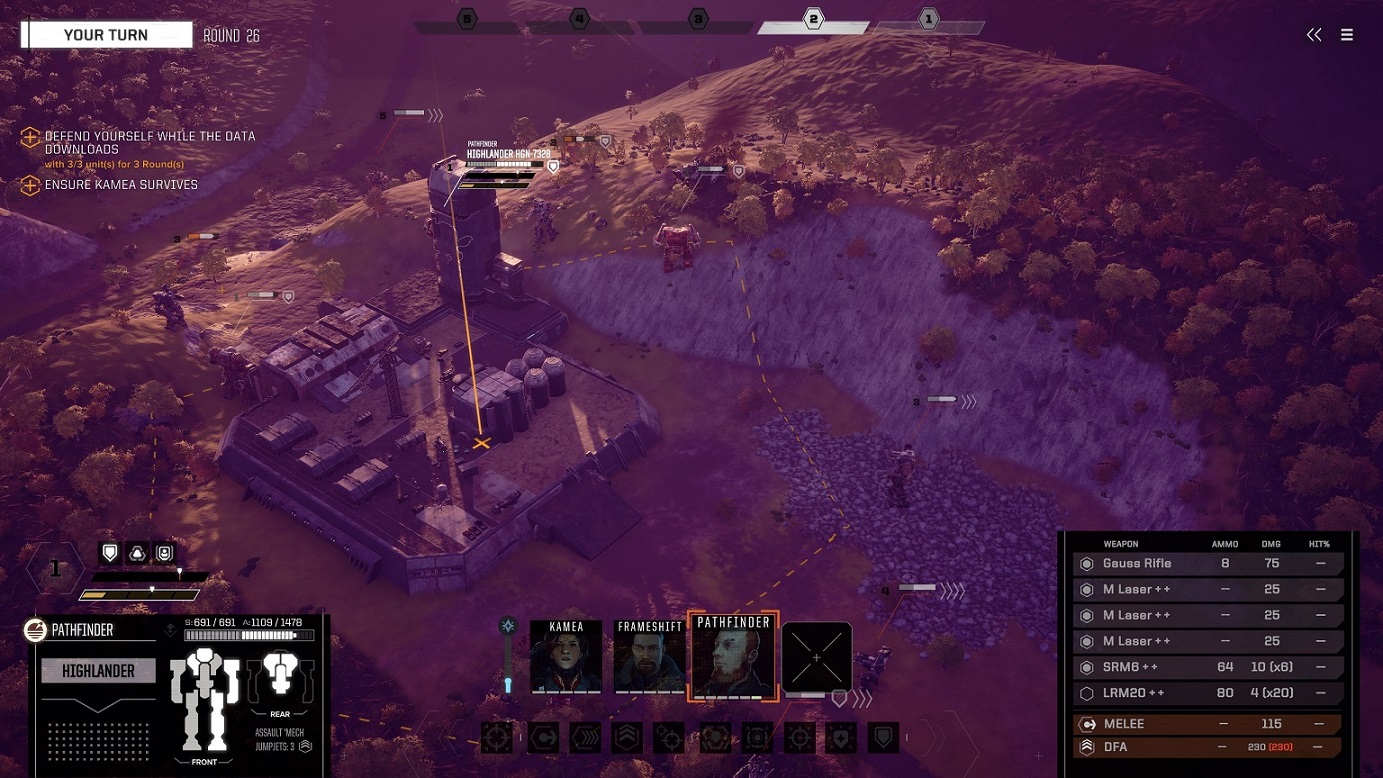Open the hamburger menu at top right

(1347, 34)
